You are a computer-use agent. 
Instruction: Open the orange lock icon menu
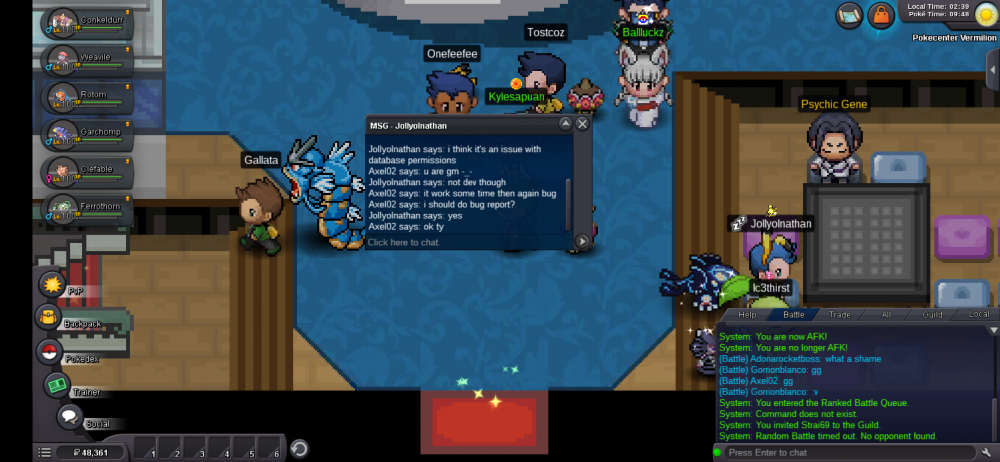881,15
